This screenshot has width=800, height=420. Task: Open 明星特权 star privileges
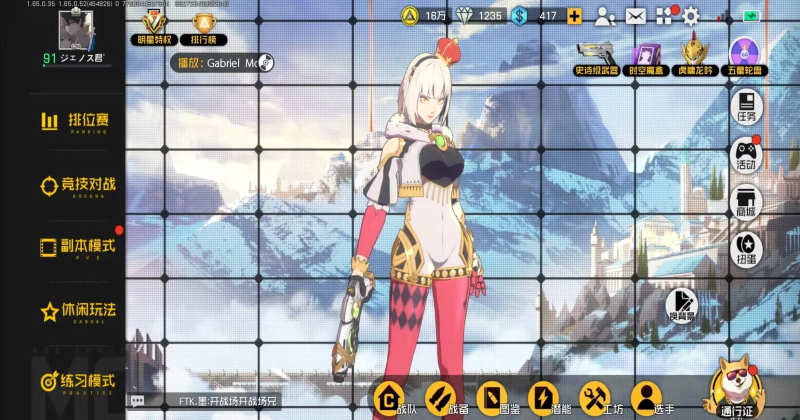[154, 27]
